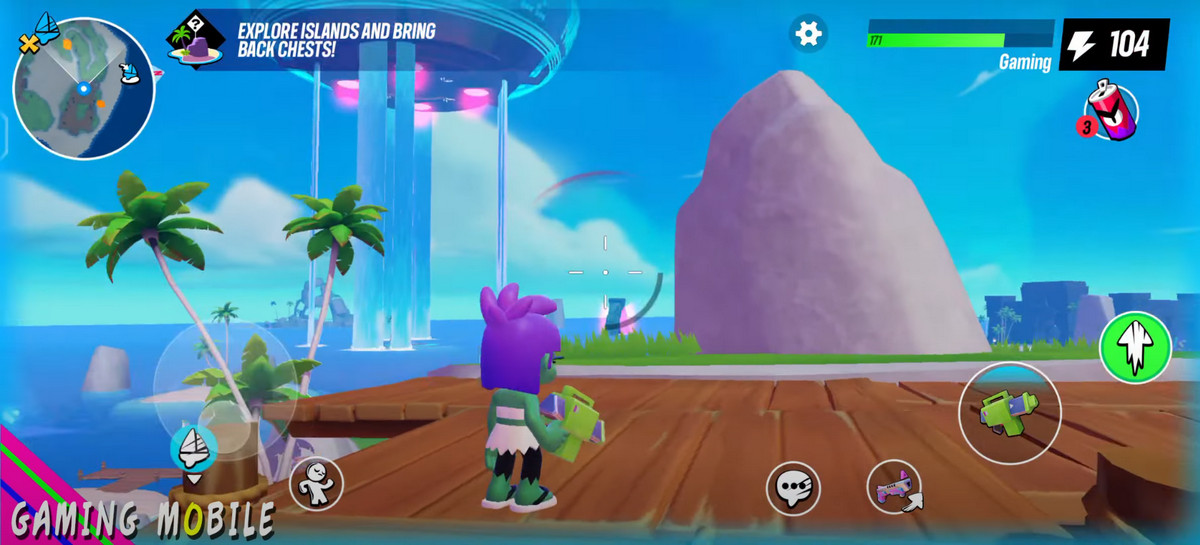
Task: Tap the sailboat icon above joystick
Action: point(194,447)
